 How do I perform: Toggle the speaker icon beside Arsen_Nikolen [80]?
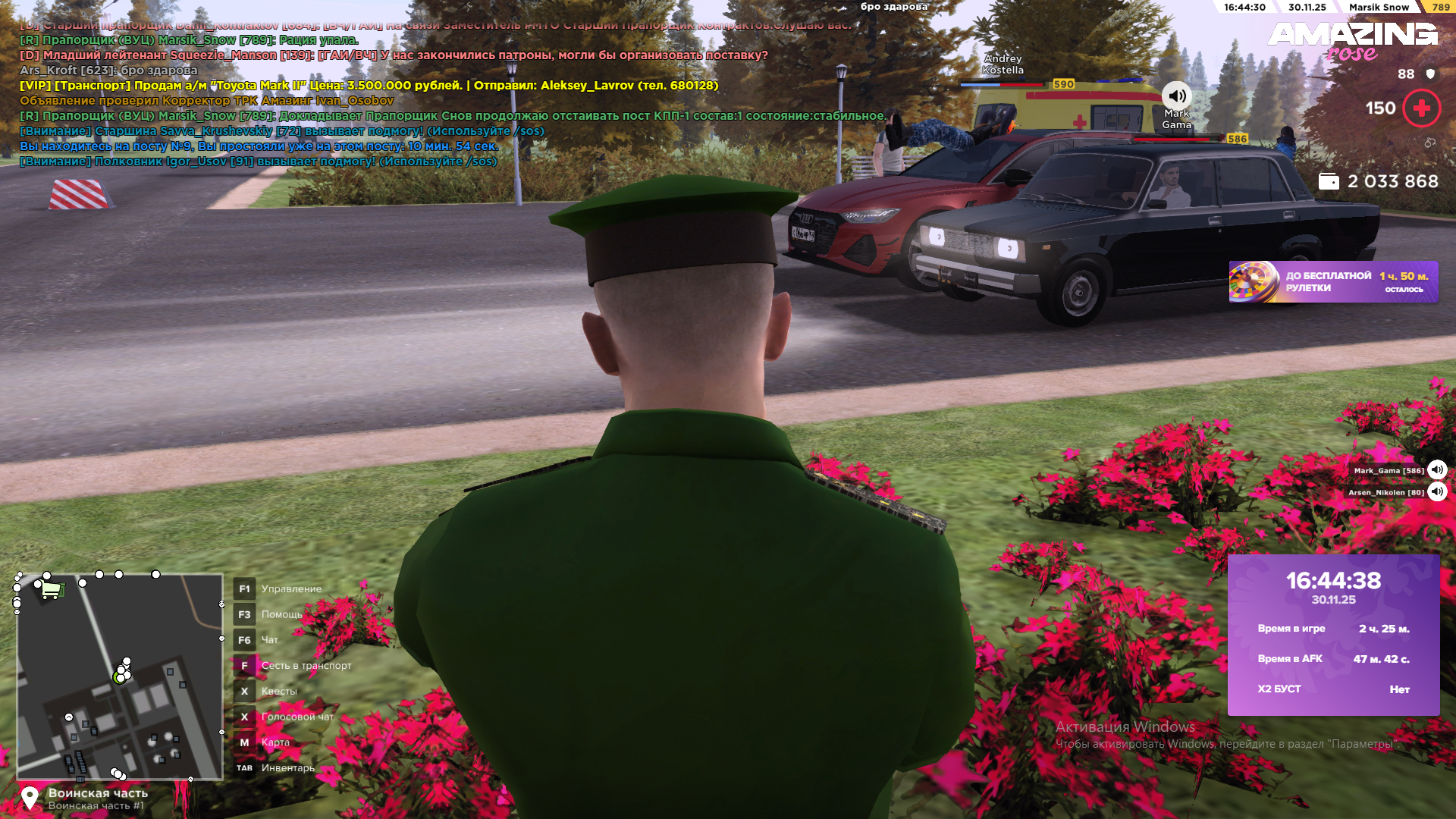[x=1437, y=492]
